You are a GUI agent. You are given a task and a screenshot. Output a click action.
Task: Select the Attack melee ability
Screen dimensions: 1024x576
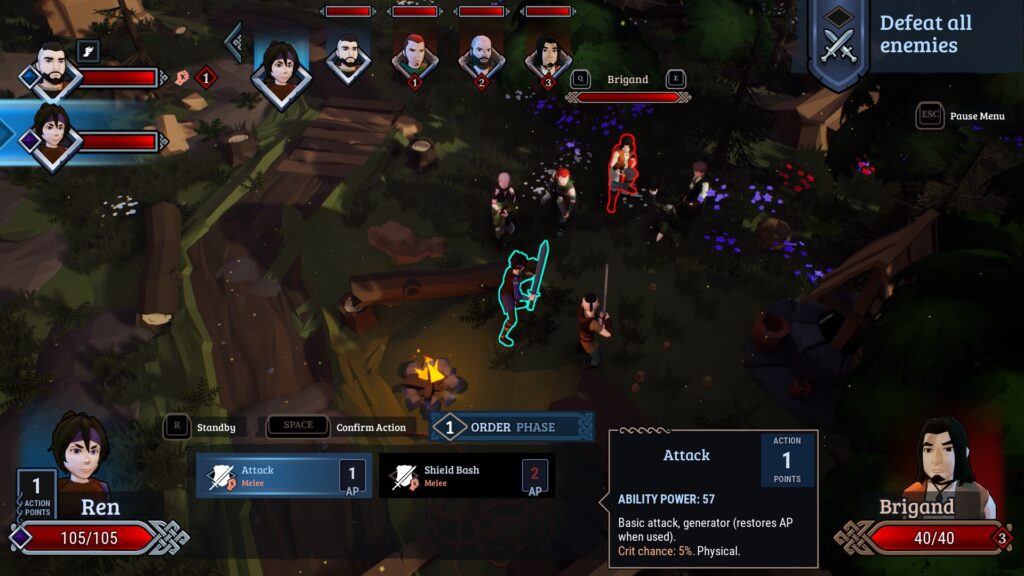(x=283, y=476)
